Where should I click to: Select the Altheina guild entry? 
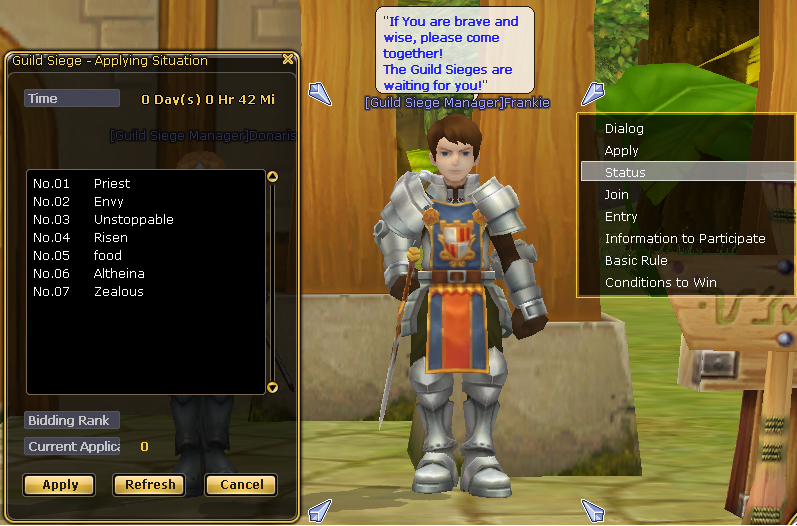(119, 274)
